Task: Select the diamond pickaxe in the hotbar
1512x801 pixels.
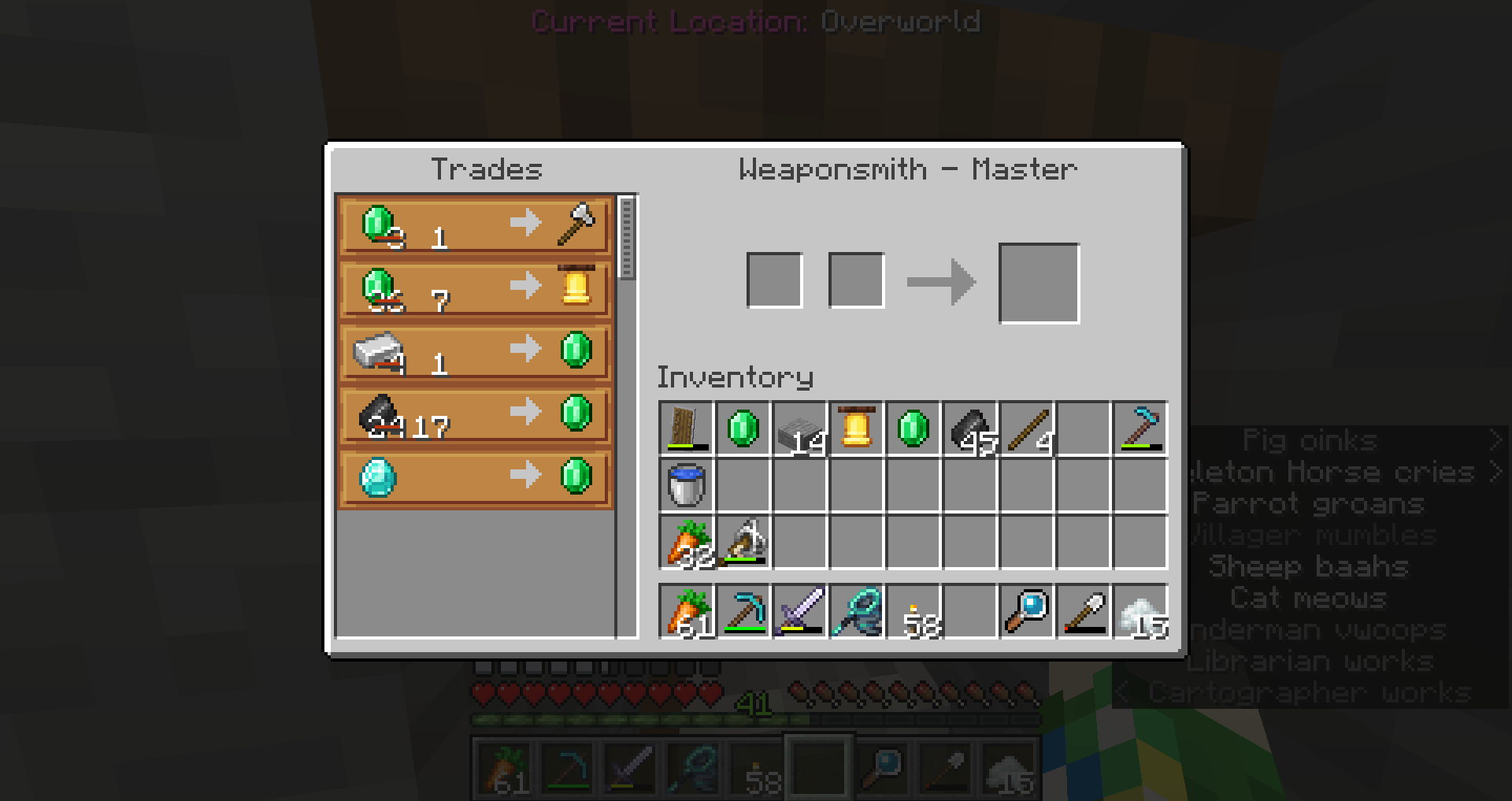Action: tap(743, 612)
